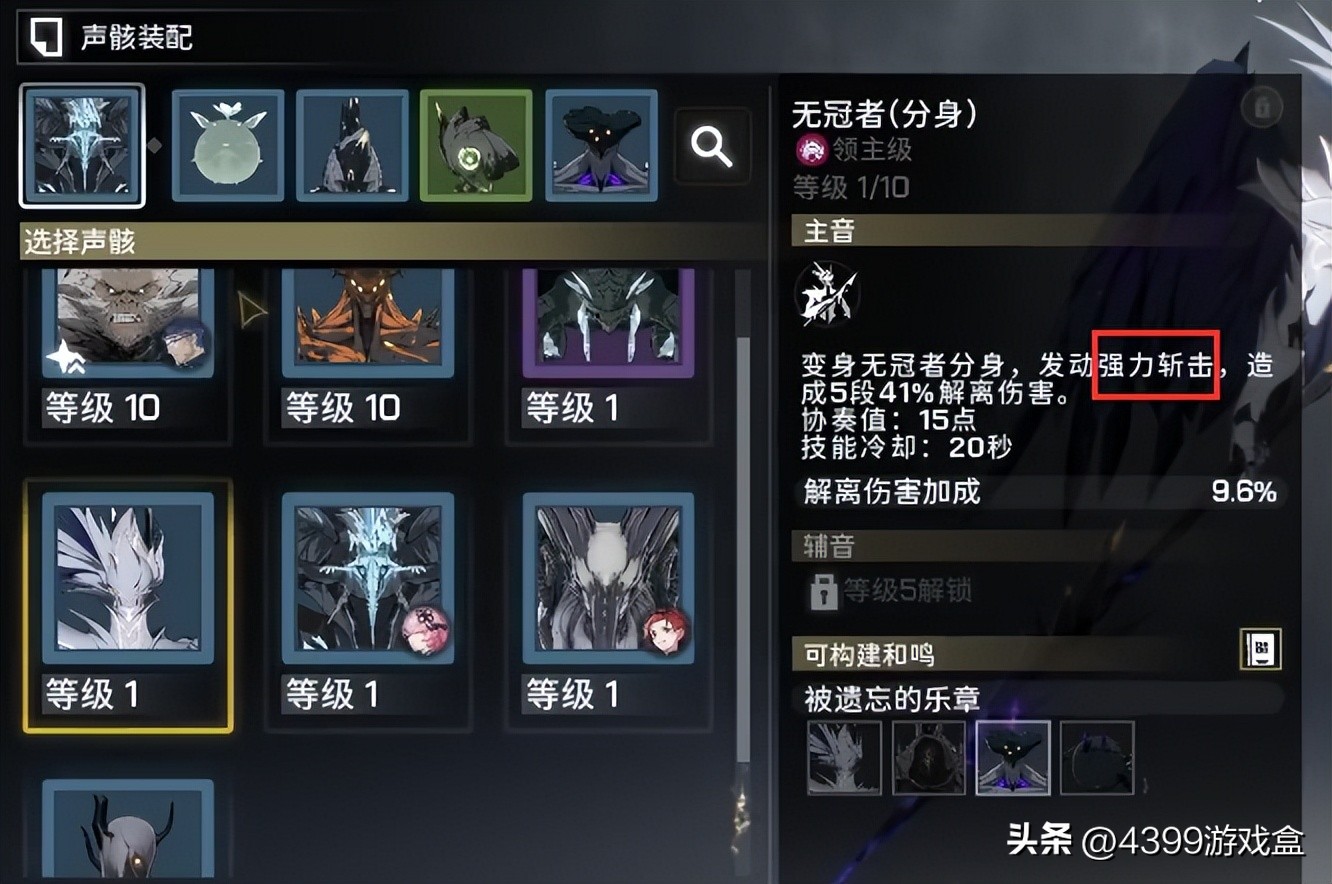
Task: Select the first 被遗忘的乐章 set piece icon
Action: point(844,757)
